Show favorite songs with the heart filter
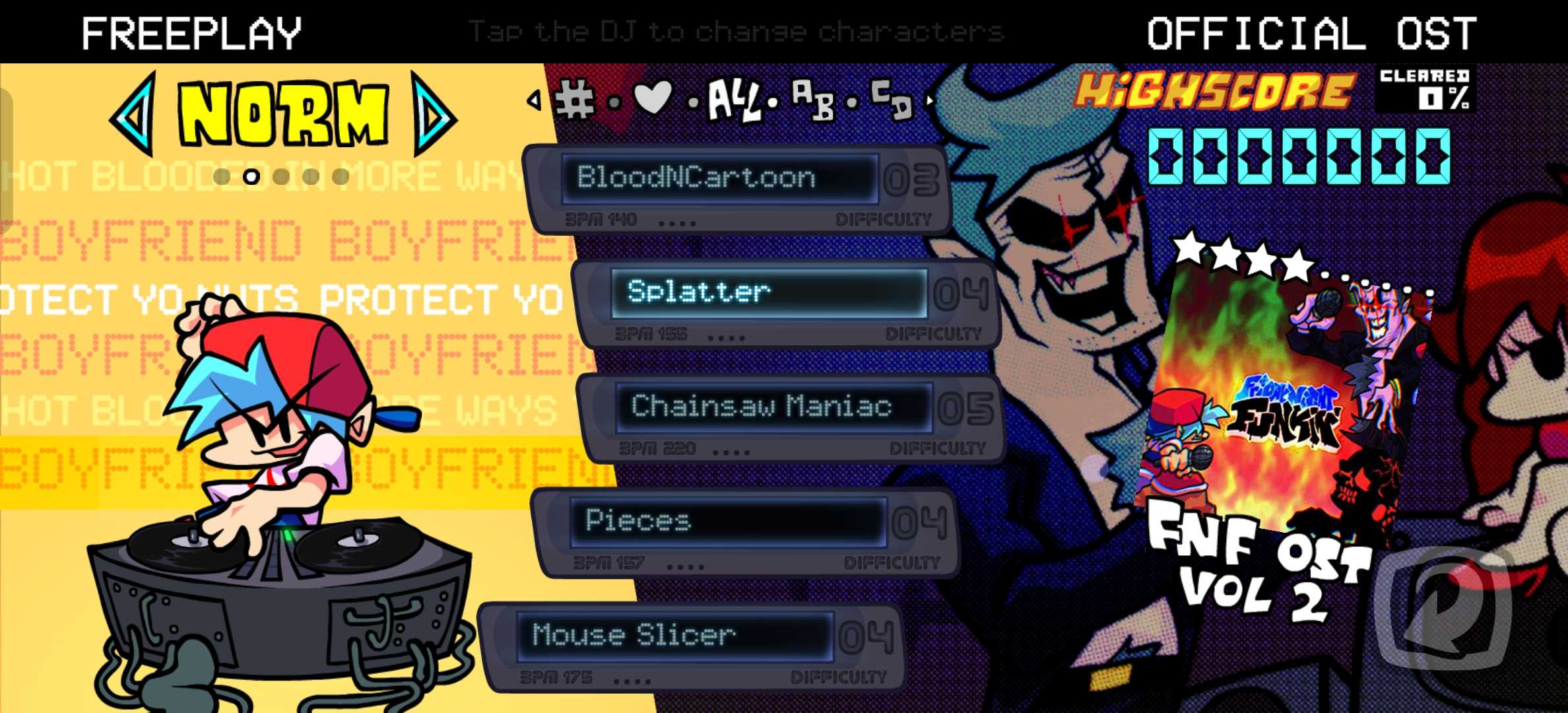 [652, 98]
